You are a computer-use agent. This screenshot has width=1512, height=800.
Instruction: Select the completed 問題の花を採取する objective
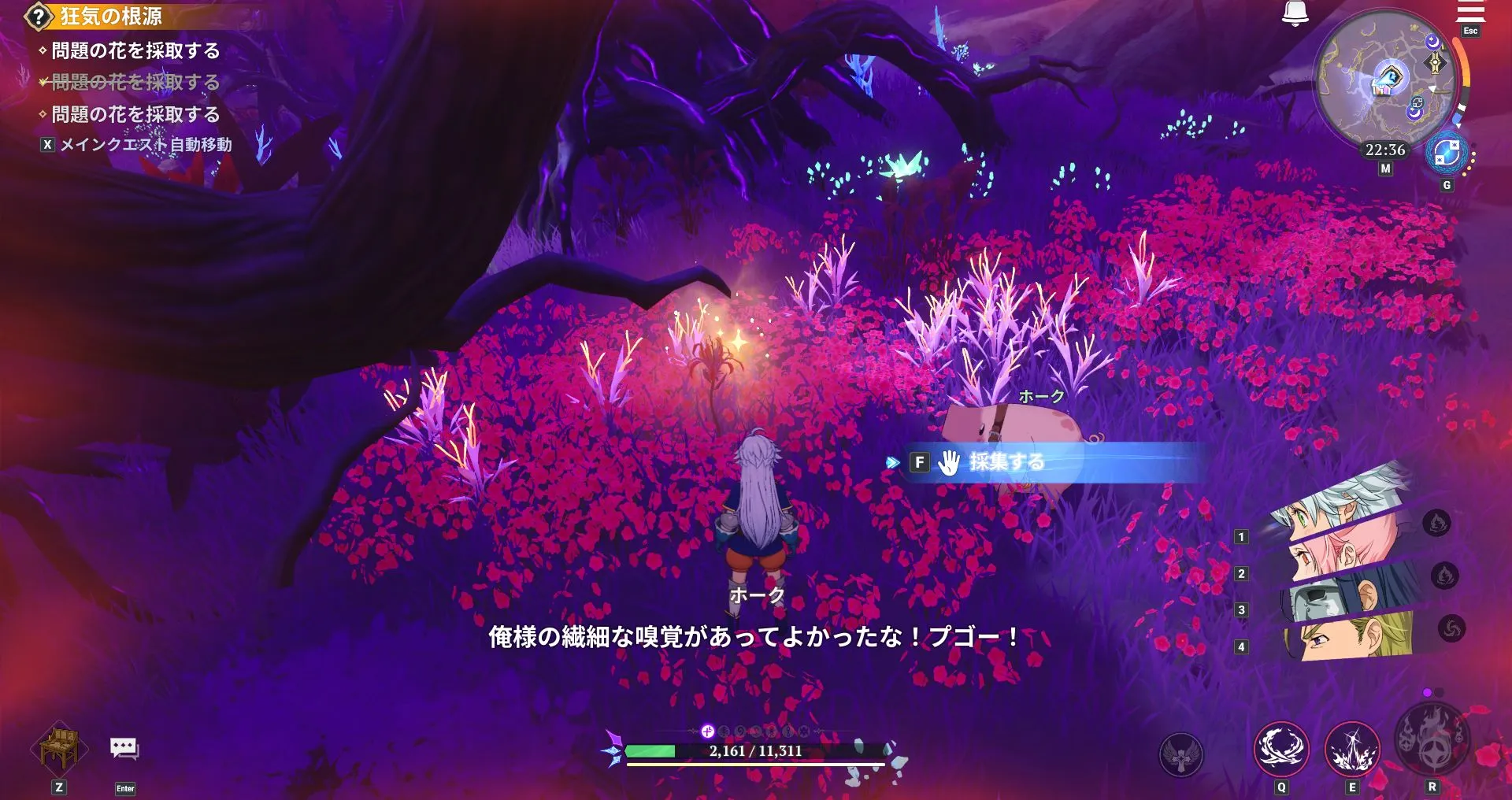tap(134, 83)
